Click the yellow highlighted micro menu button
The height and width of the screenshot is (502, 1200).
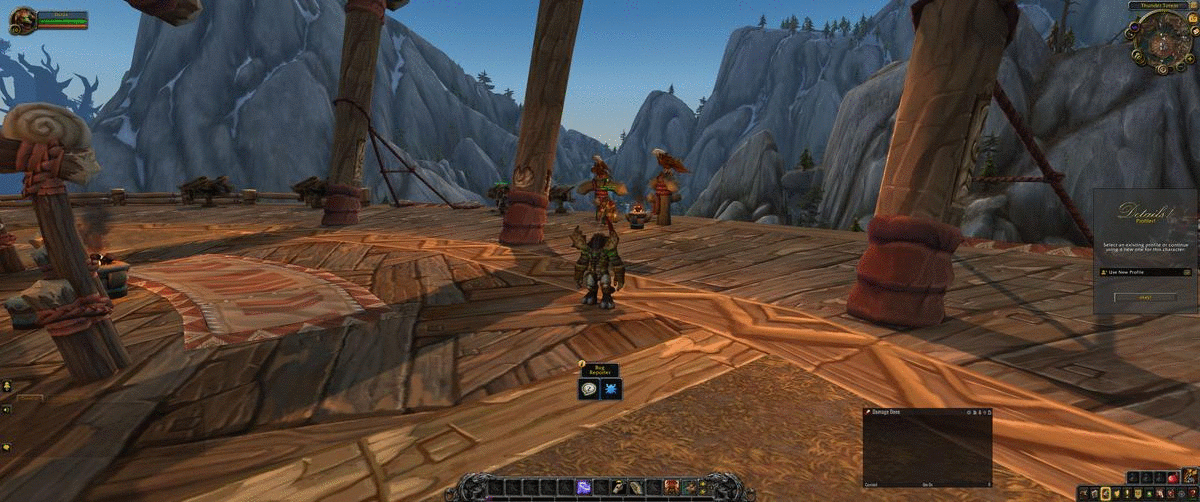pyautogui.click(x=1105, y=494)
